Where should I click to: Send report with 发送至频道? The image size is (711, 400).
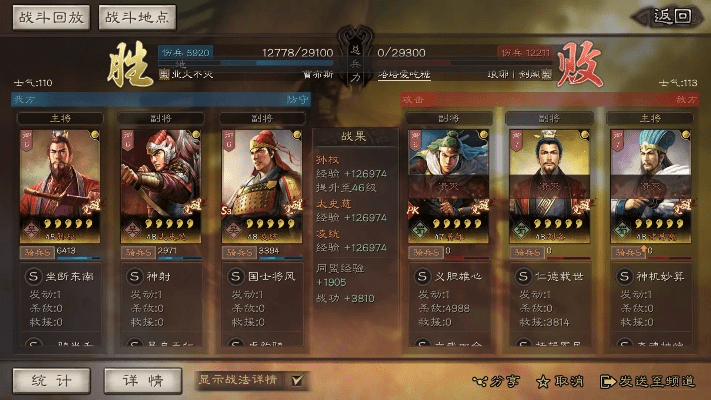pyautogui.click(x=646, y=381)
